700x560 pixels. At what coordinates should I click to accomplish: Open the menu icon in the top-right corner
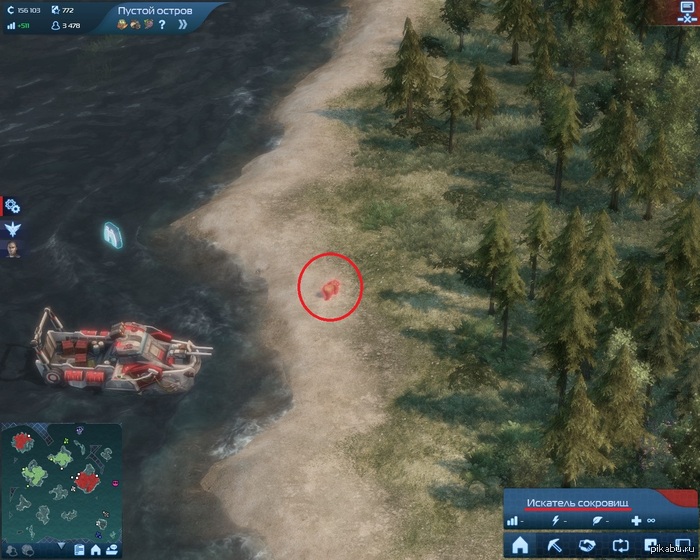tap(686, 13)
